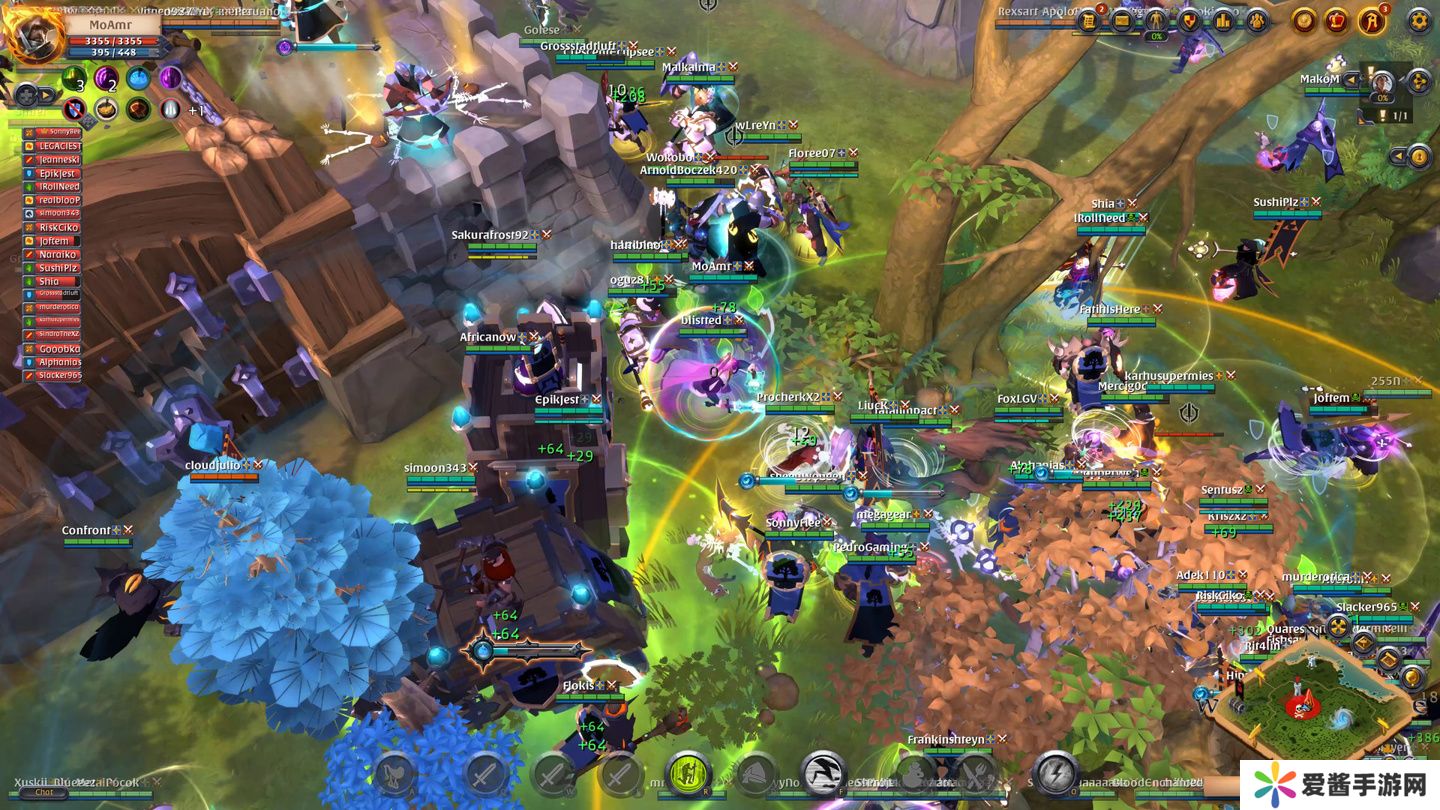Image resolution: width=1440 pixels, height=810 pixels.
Task: Open the mail envelope icon
Action: [x=1122, y=20]
